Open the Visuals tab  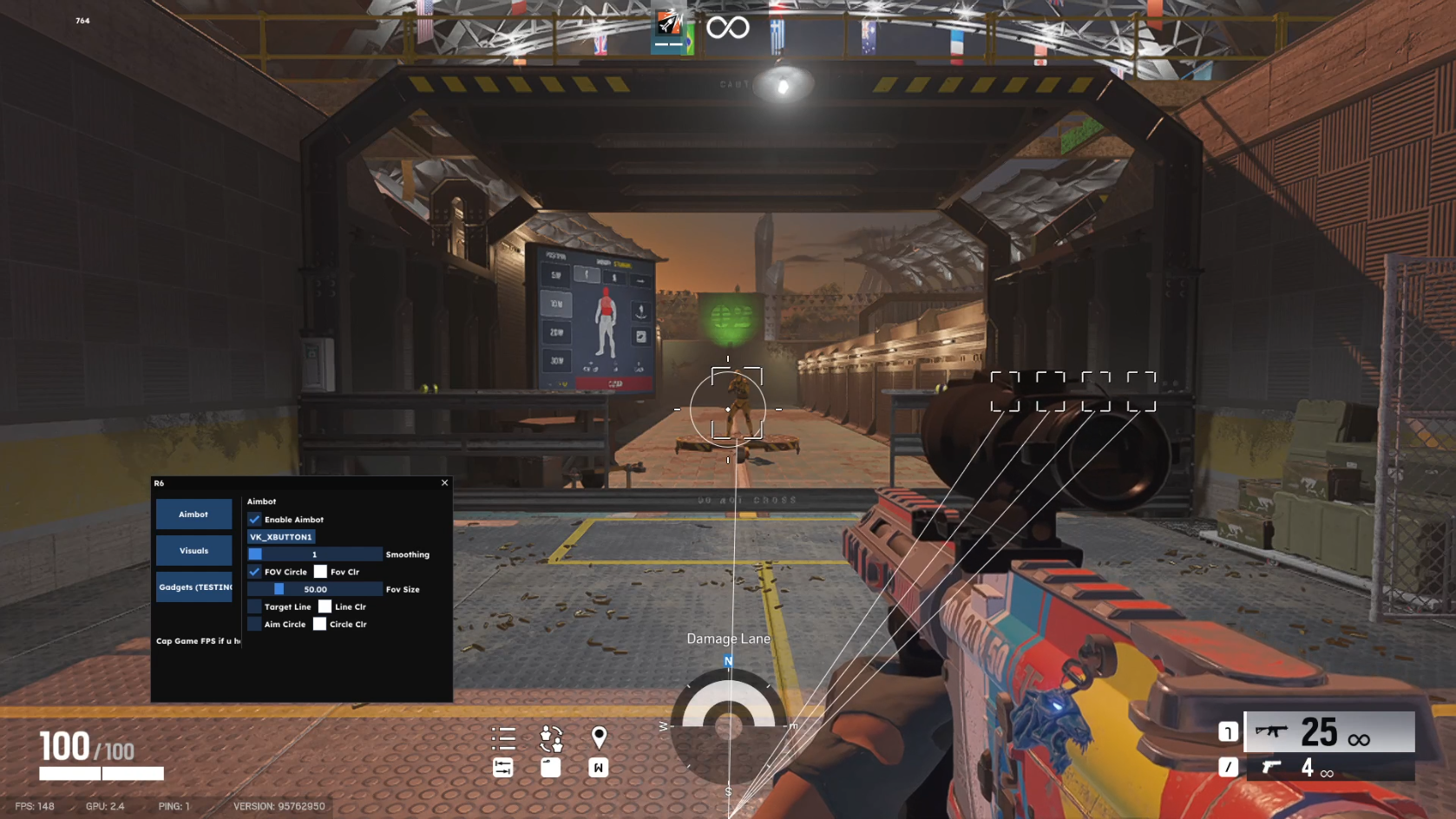[193, 551]
